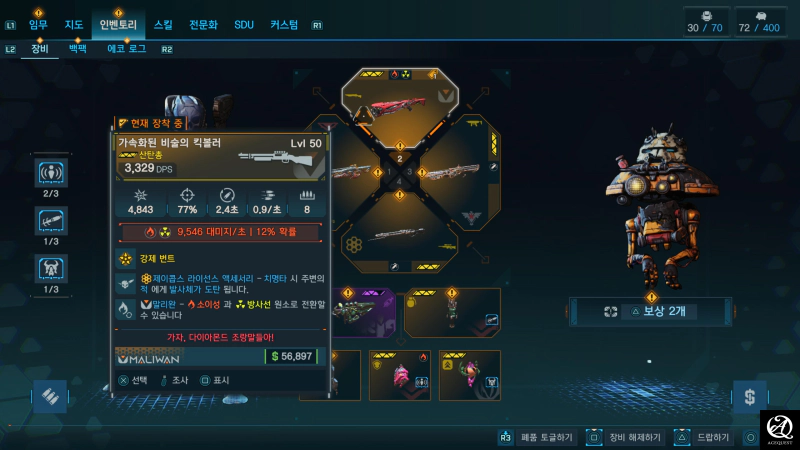Viewport: 800px width, 450px height.
Task: Select the 보상 2개 (2 rewards) button
Action: (x=649, y=311)
